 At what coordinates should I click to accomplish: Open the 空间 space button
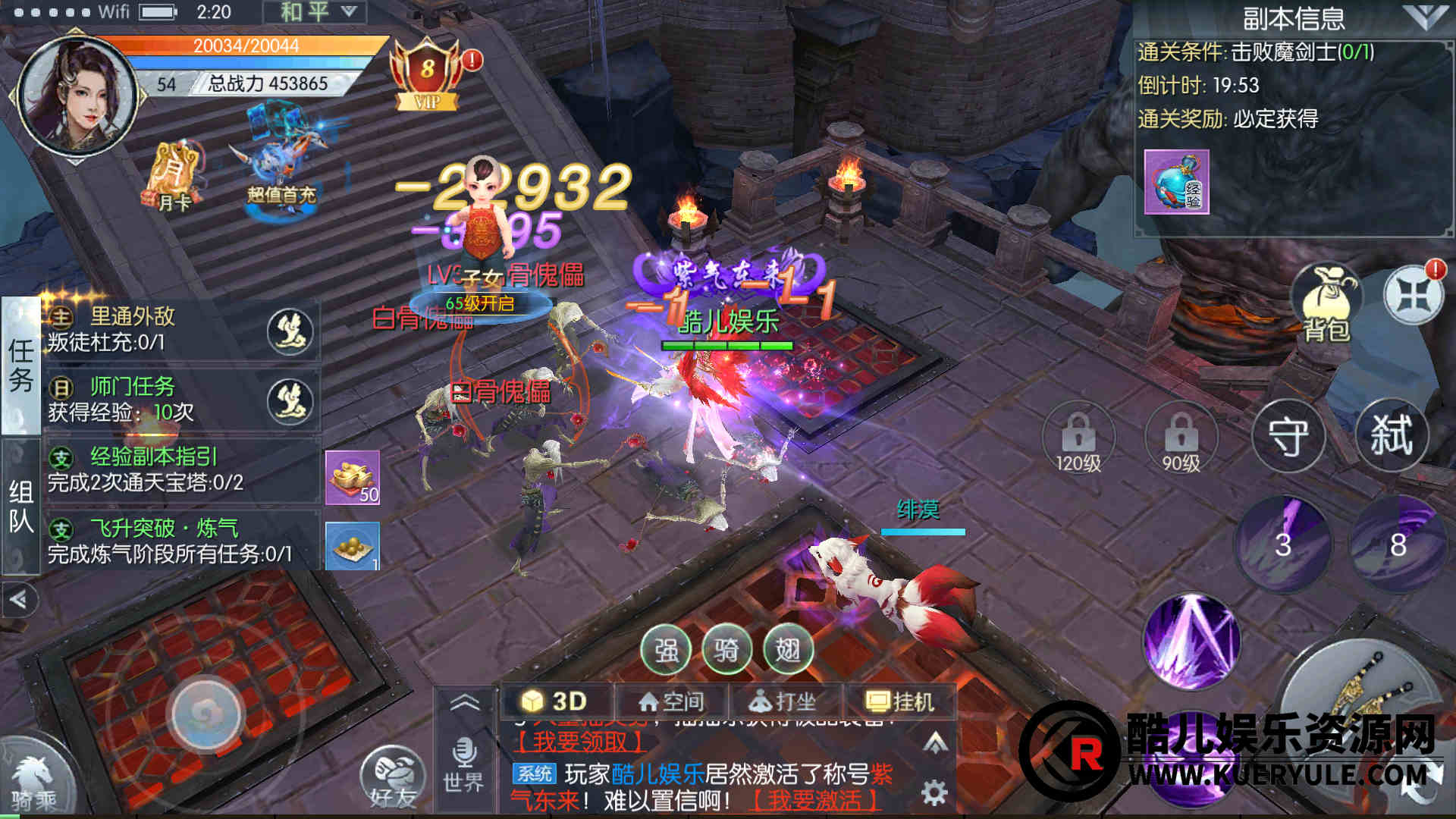point(672,701)
